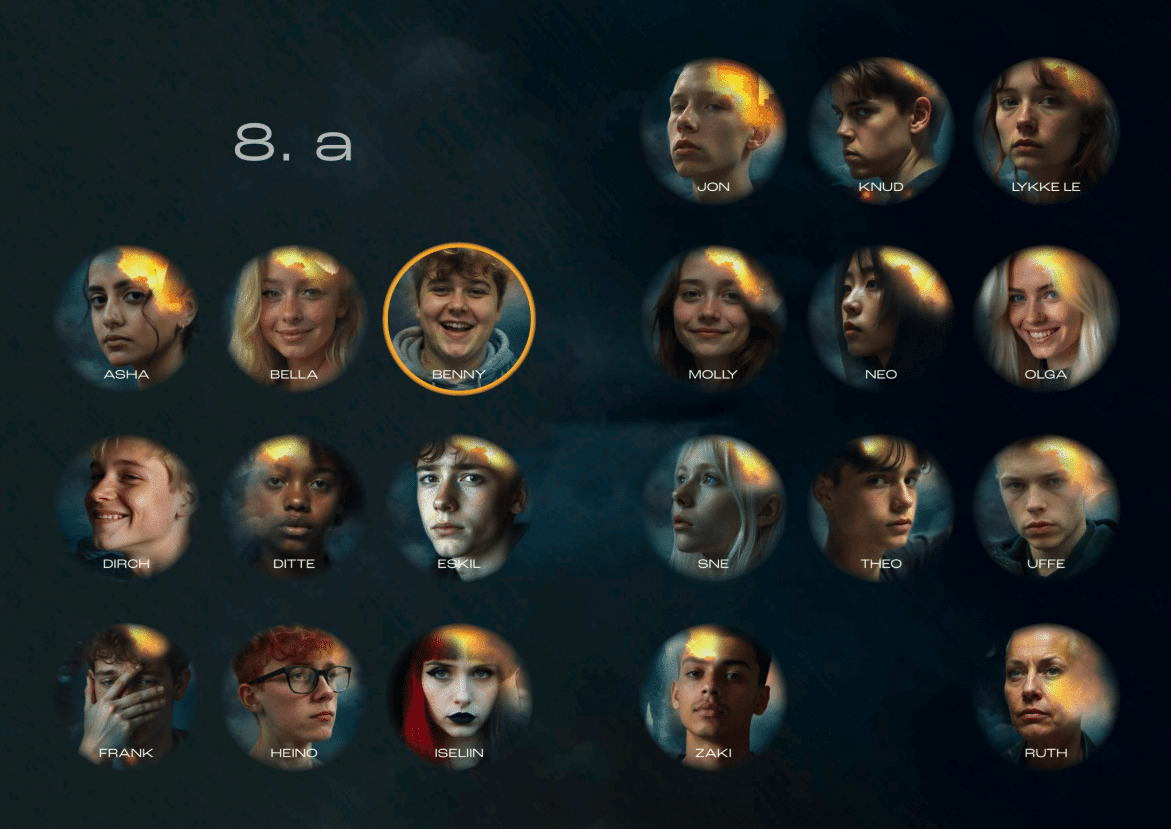The width and height of the screenshot is (1171, 829).
Task: Choose Lykke Le from the roster
Action: pyautogui.click(x=1046, y=128)
